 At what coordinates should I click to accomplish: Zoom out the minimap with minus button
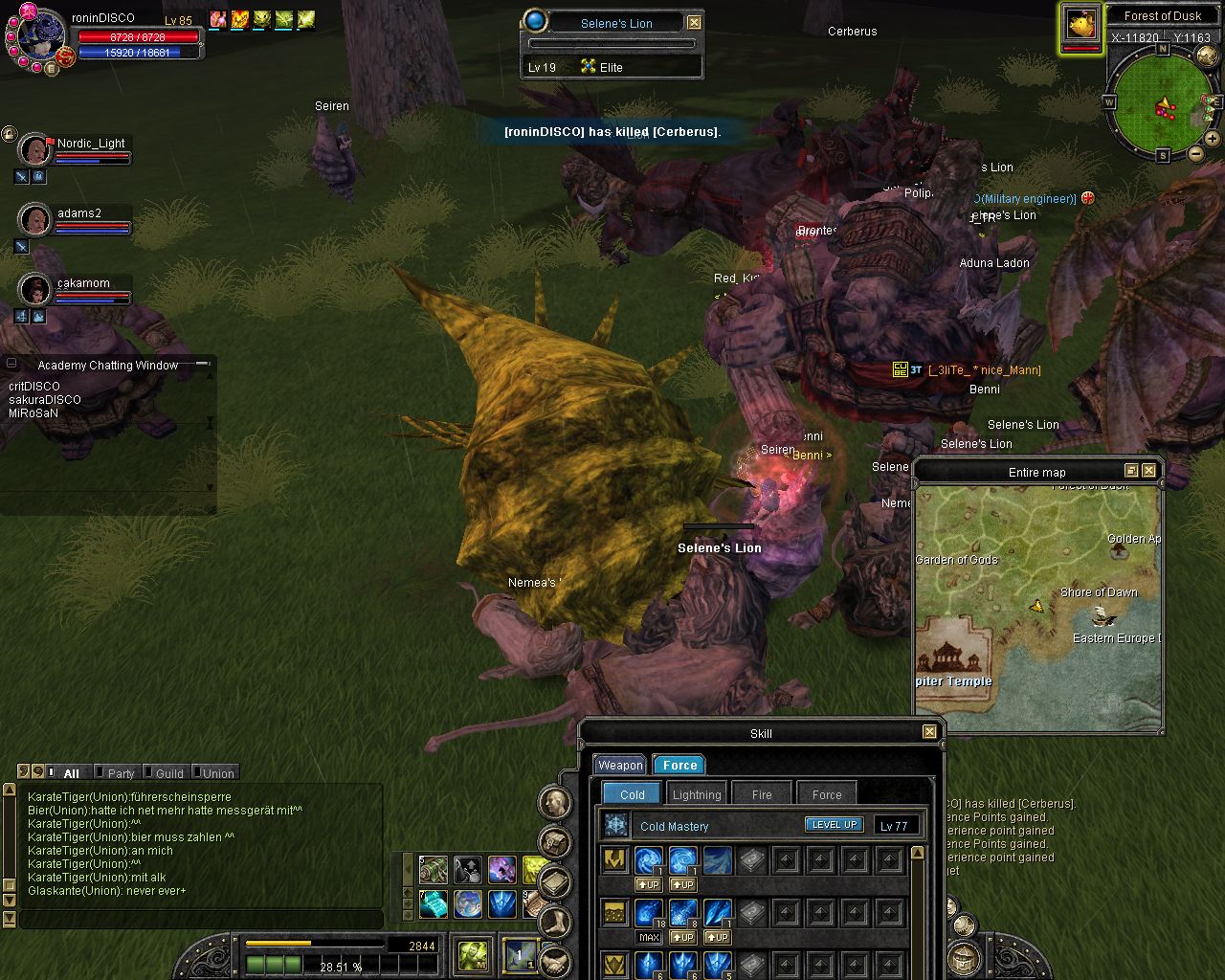click(x=1196, y=153)
